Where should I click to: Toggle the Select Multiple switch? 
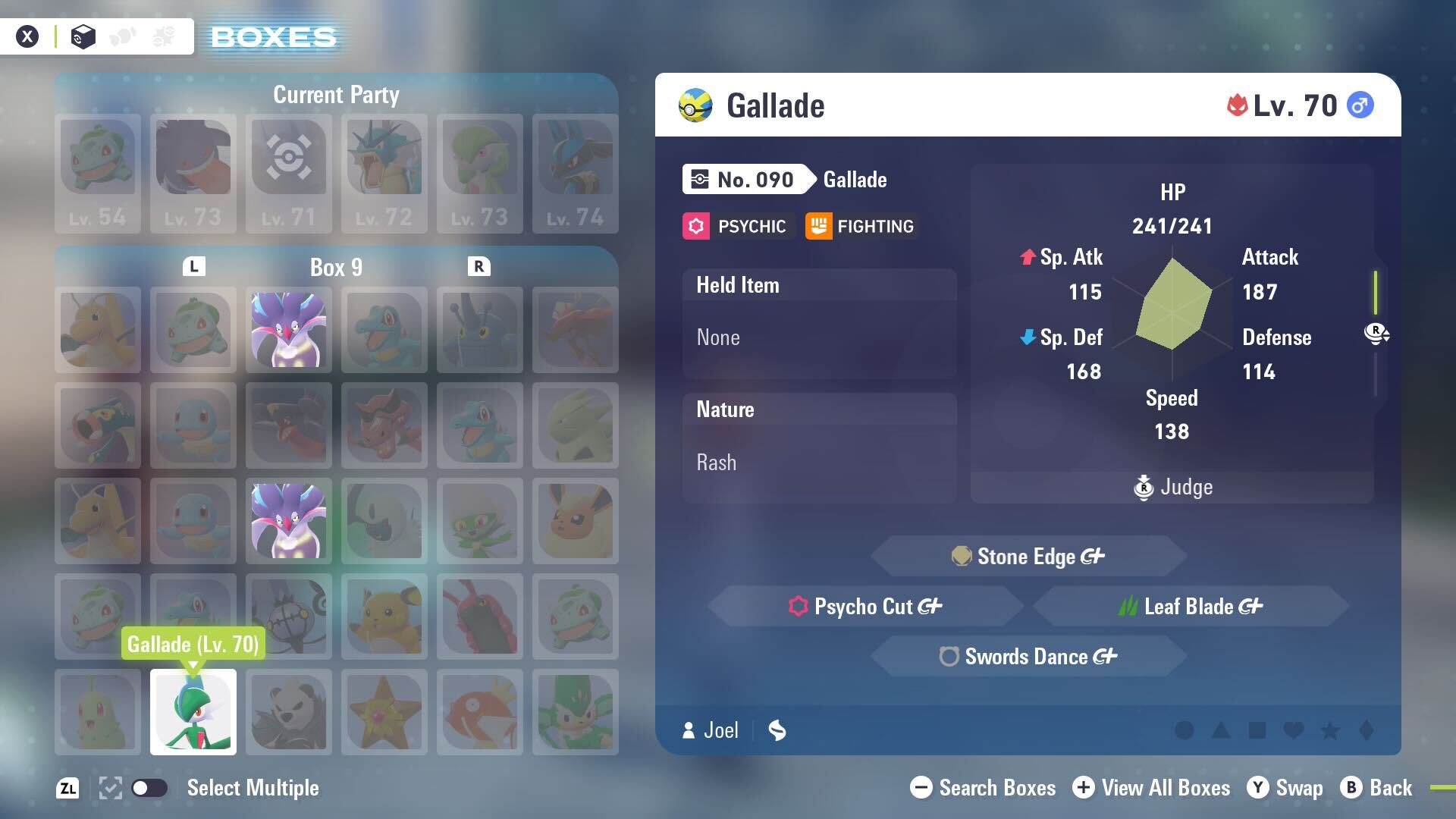[150, 788]
